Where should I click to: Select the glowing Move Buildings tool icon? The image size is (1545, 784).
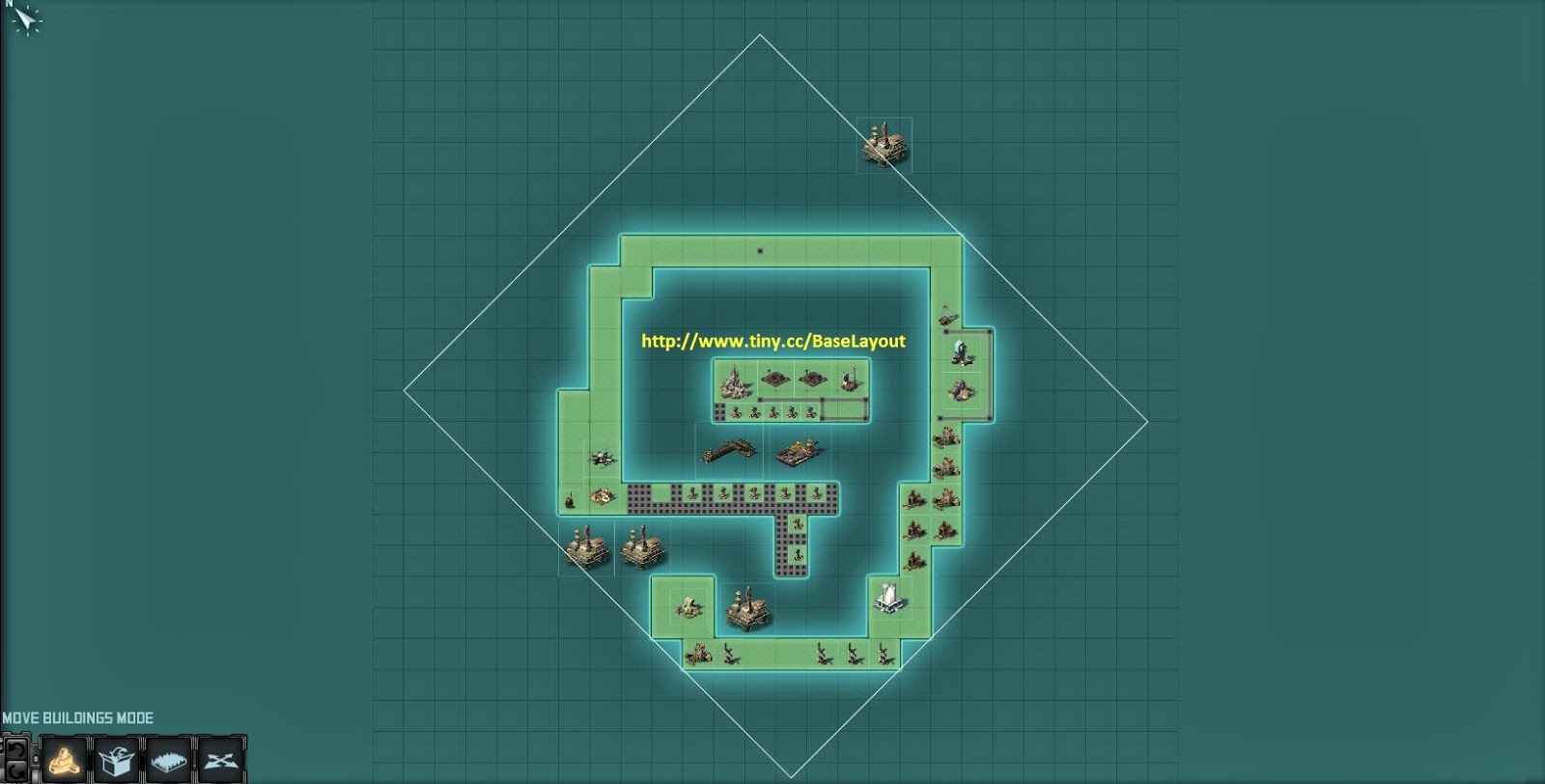point(62,761)
